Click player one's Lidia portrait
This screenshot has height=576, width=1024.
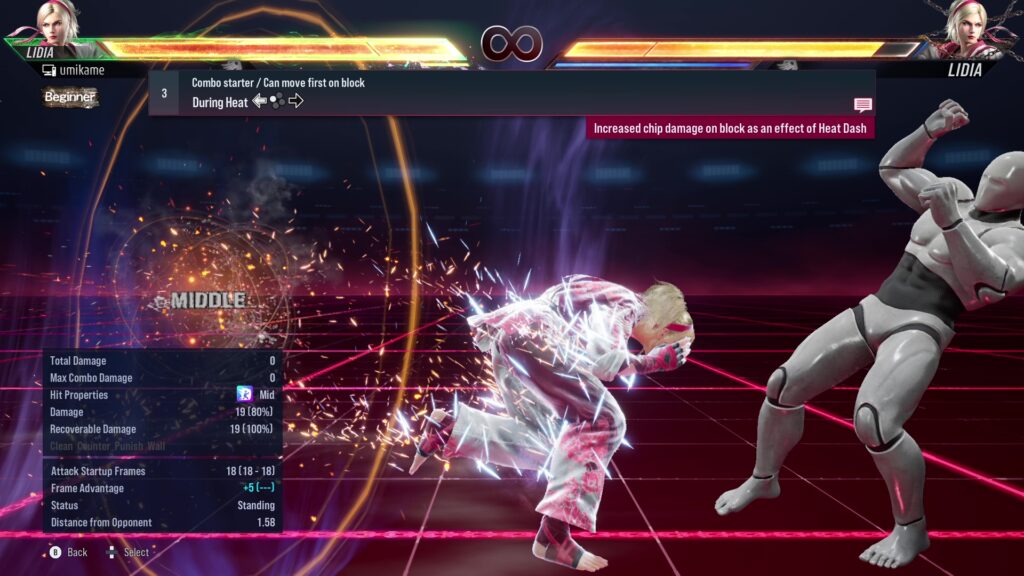(59, 21)
